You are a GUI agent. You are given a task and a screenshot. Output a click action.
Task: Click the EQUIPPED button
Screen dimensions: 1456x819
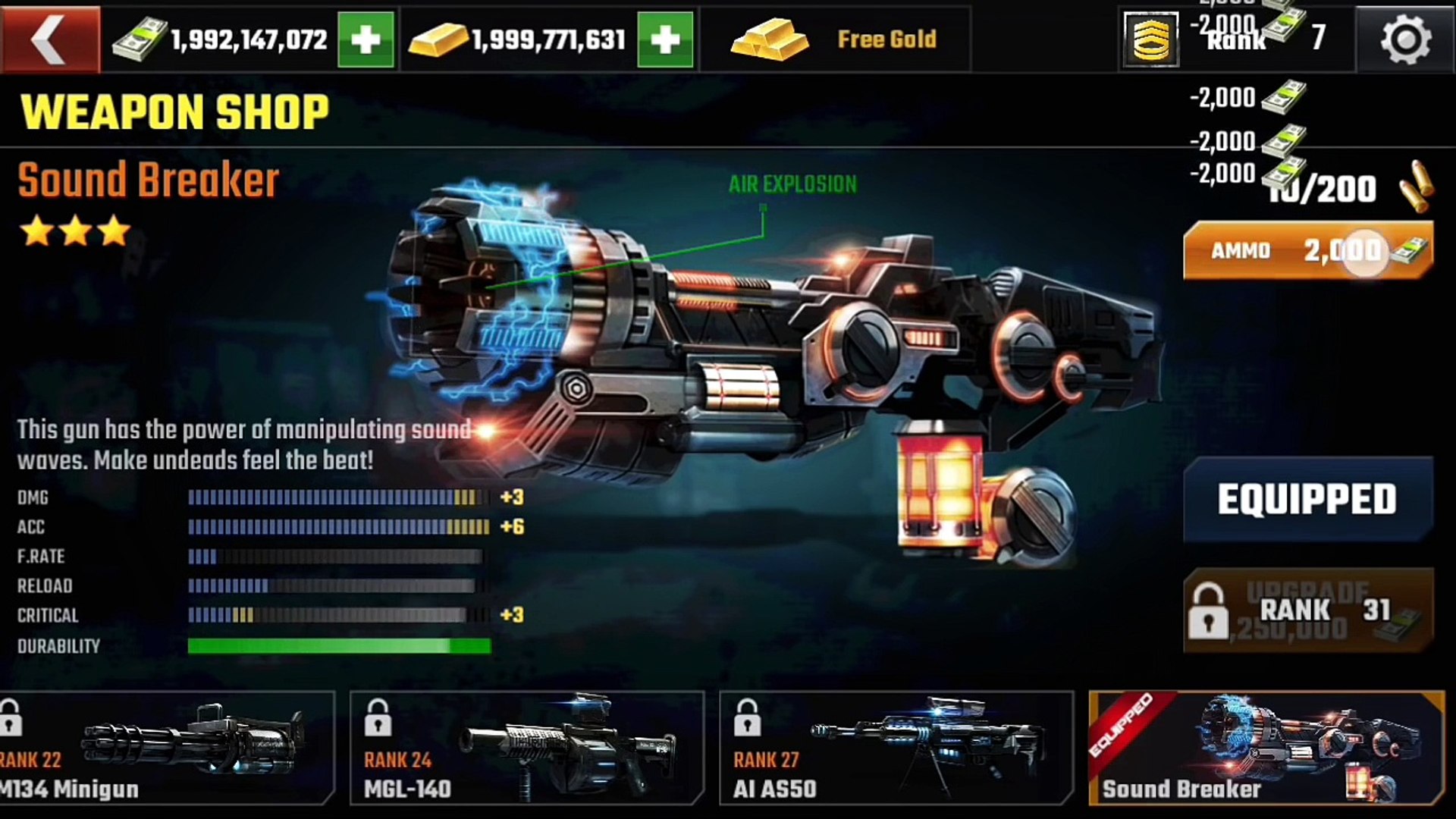[1307, 499]
